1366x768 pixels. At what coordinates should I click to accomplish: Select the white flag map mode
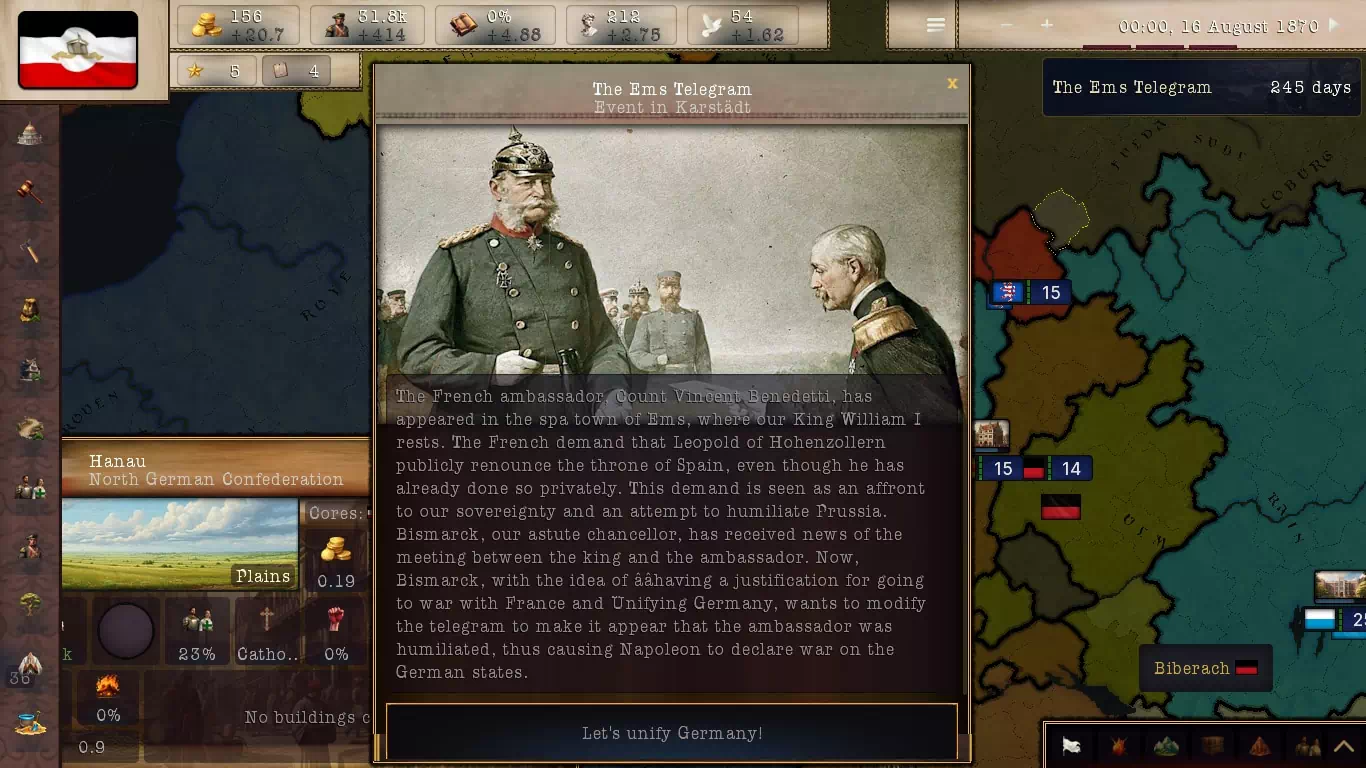tap(1071, 746)
